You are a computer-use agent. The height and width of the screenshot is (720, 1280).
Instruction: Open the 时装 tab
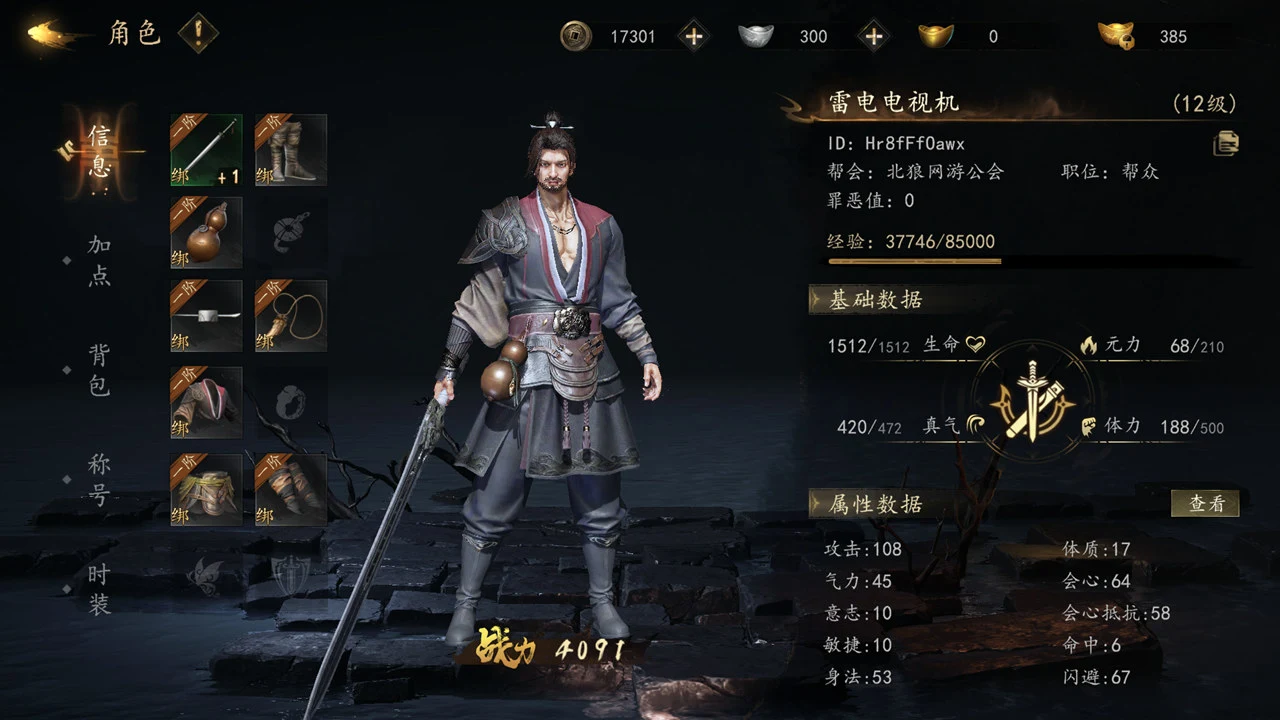[x=99, y=589]
